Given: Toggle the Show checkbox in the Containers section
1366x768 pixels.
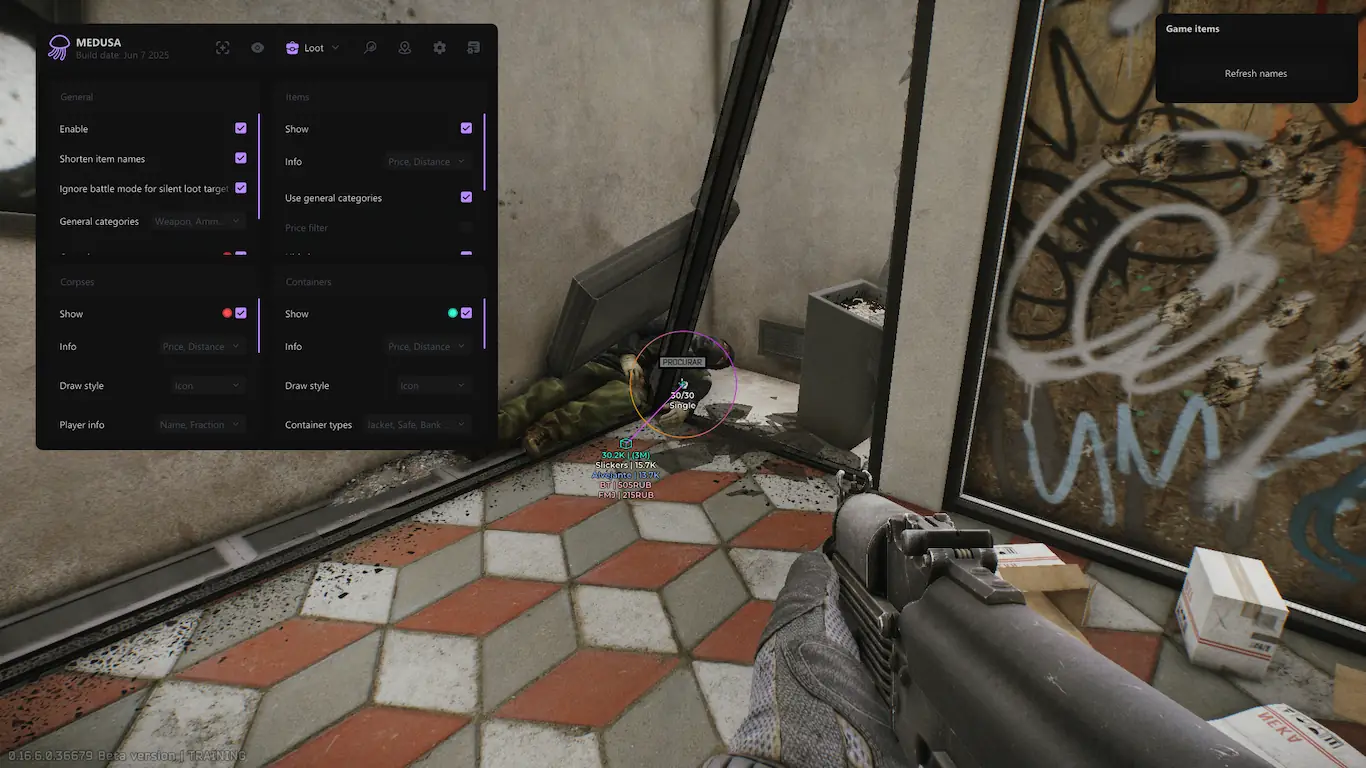Looking at the screenshot, I should pyautogui.click(x=466, y=314).
